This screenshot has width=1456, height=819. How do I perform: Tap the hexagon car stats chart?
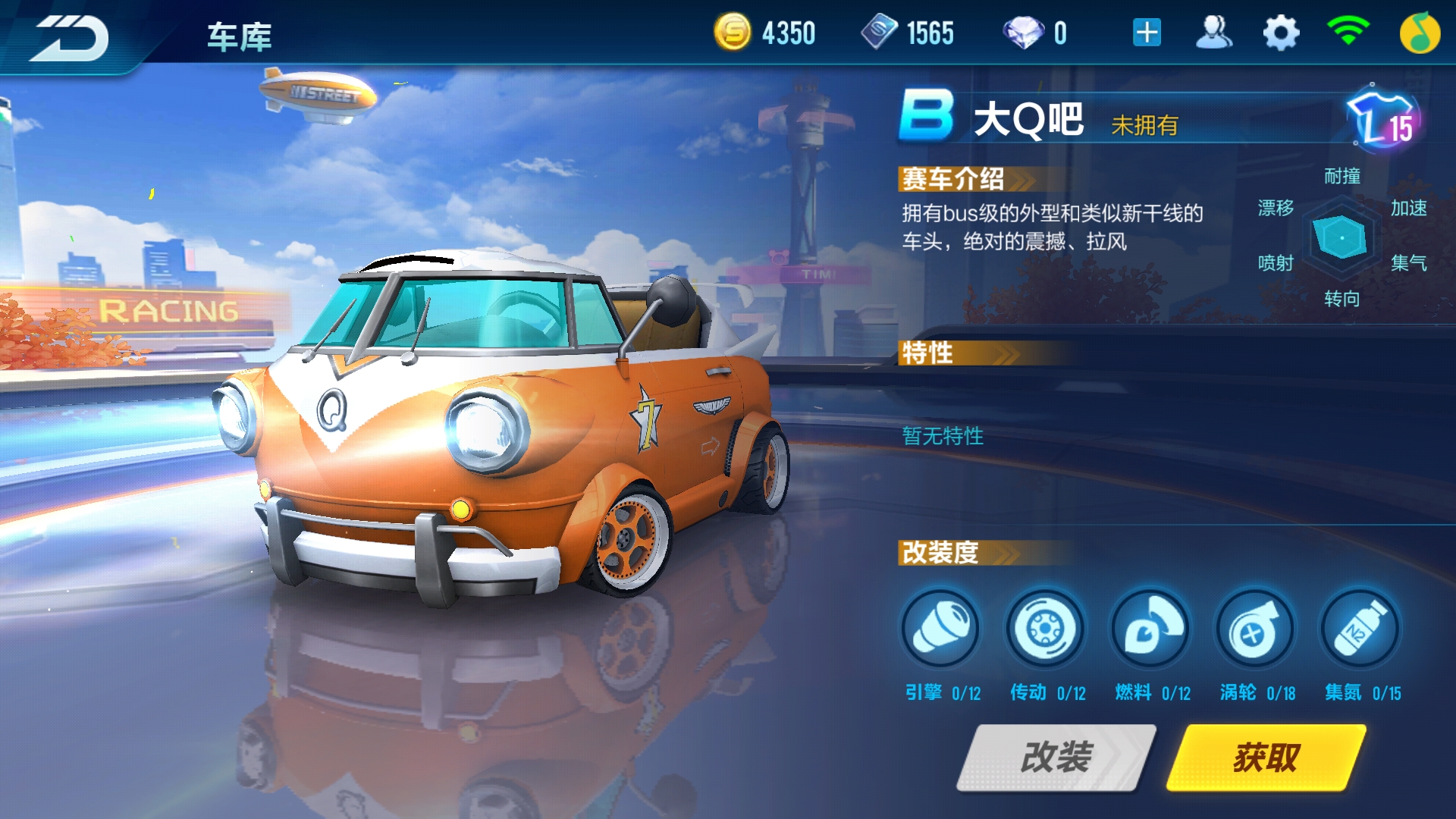[x=1341, y=238]
